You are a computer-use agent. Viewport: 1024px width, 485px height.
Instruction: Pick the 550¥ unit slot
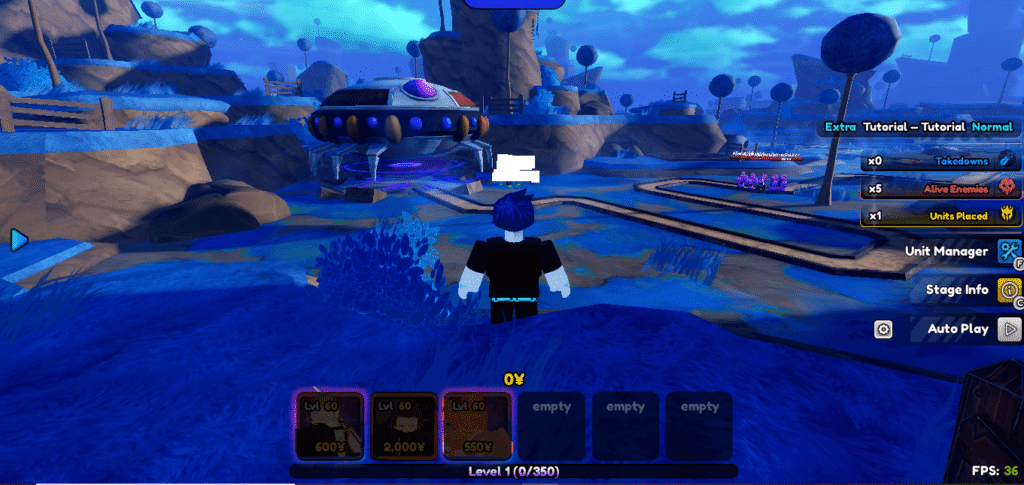[x=477, y=425]
